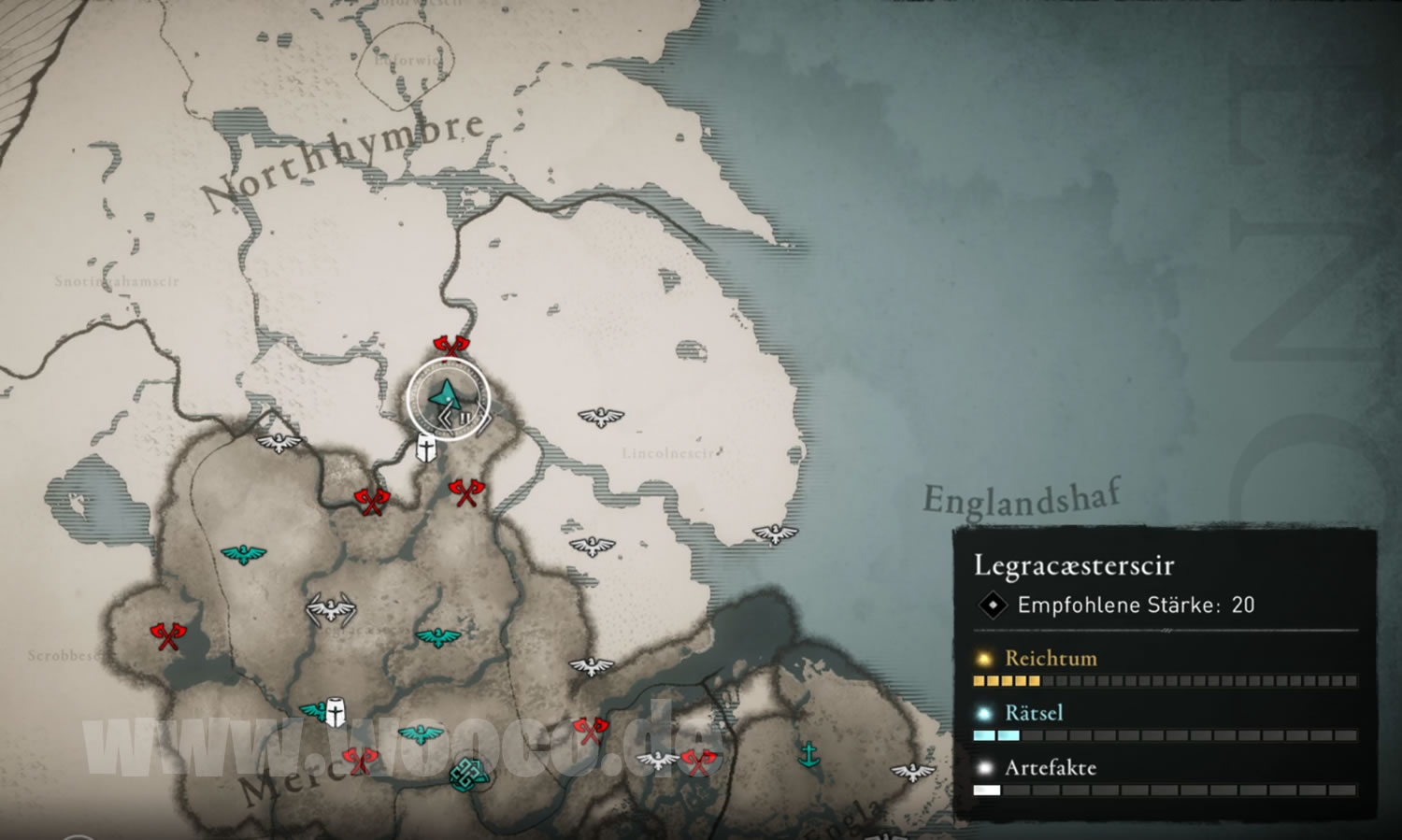Choose the red axes marker near Scrobbescir

pos(168,636)
